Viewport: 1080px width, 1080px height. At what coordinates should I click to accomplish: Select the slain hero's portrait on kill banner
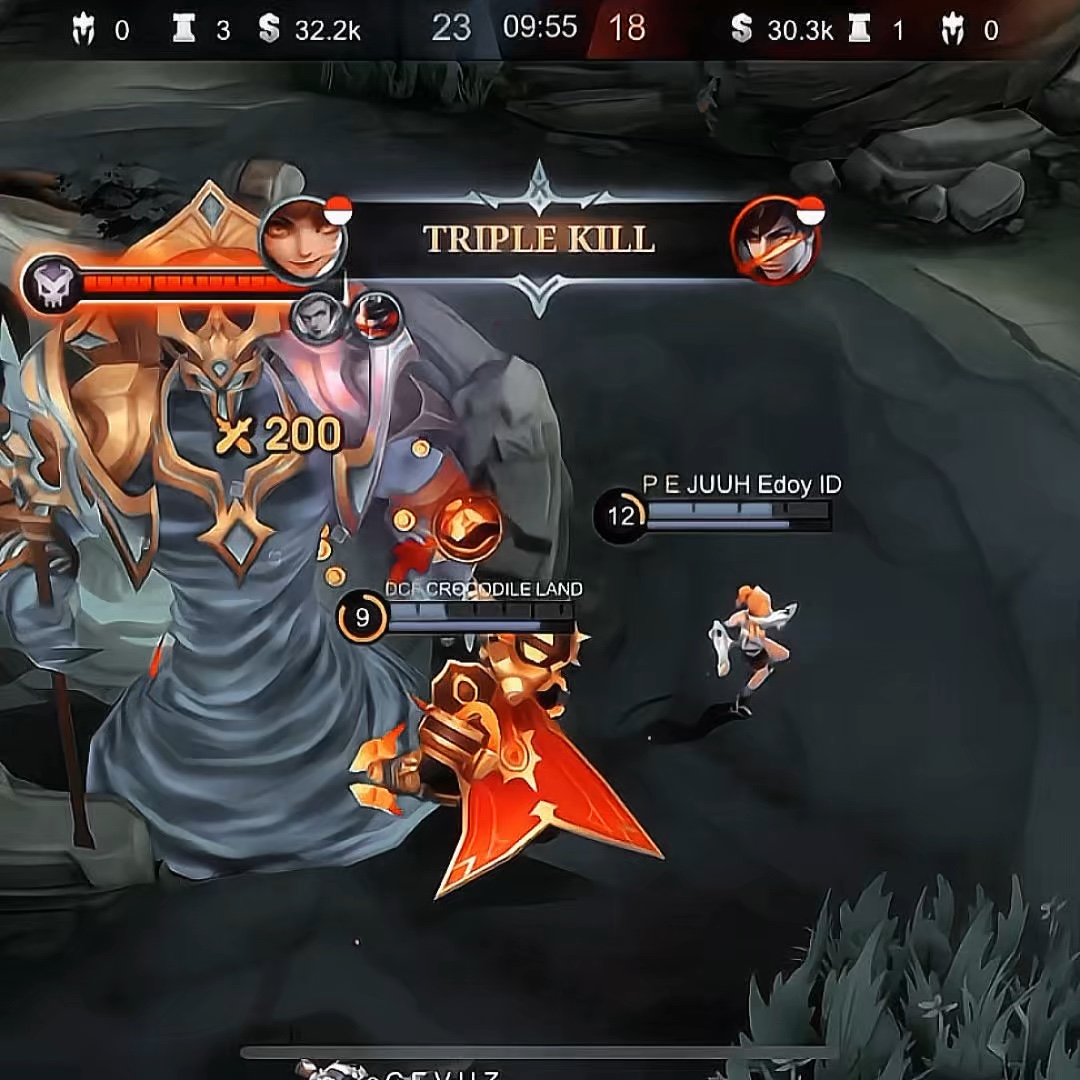tap(775, 241)
